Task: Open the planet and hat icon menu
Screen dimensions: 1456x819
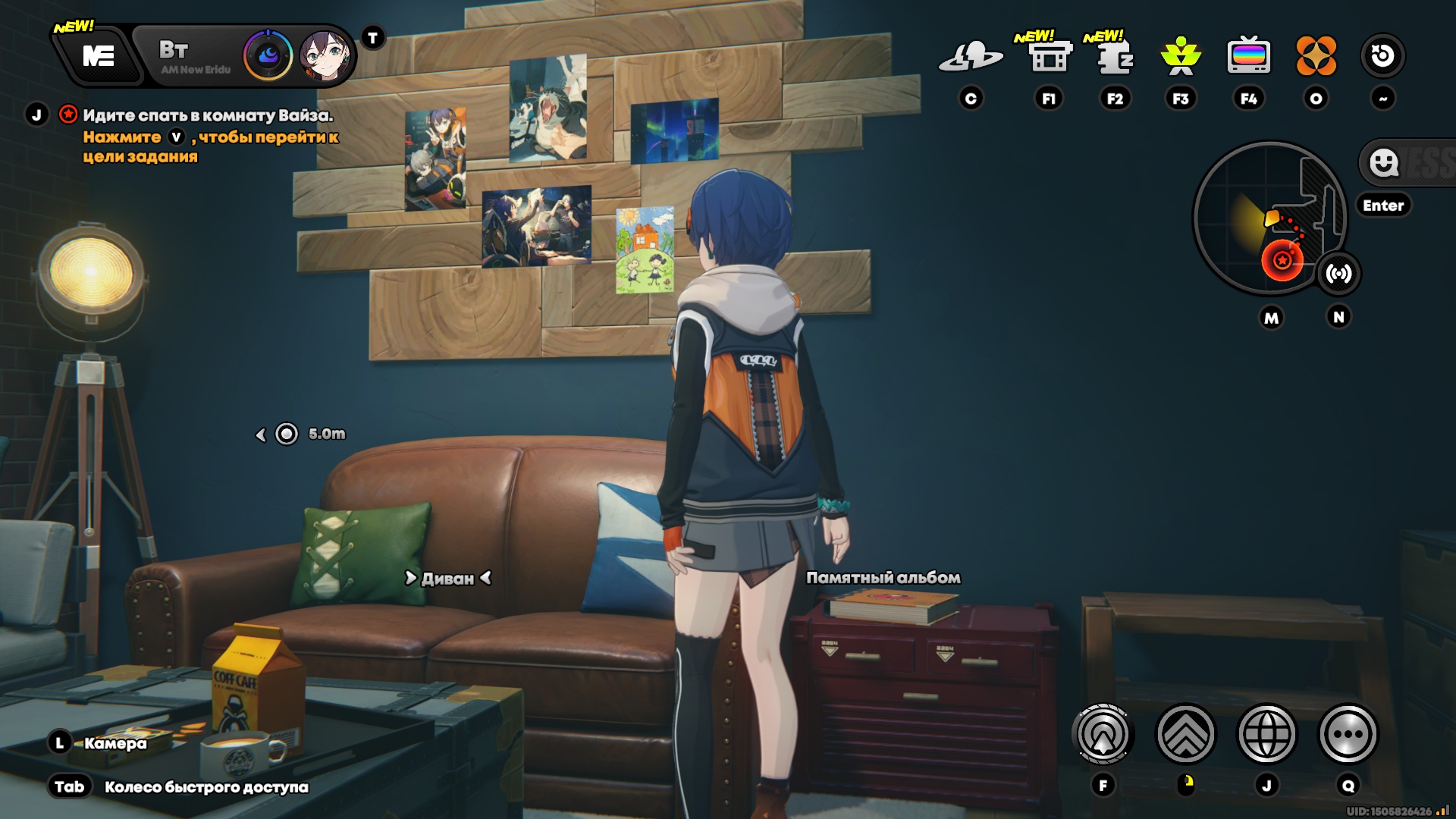Action: tap(970, 56)
